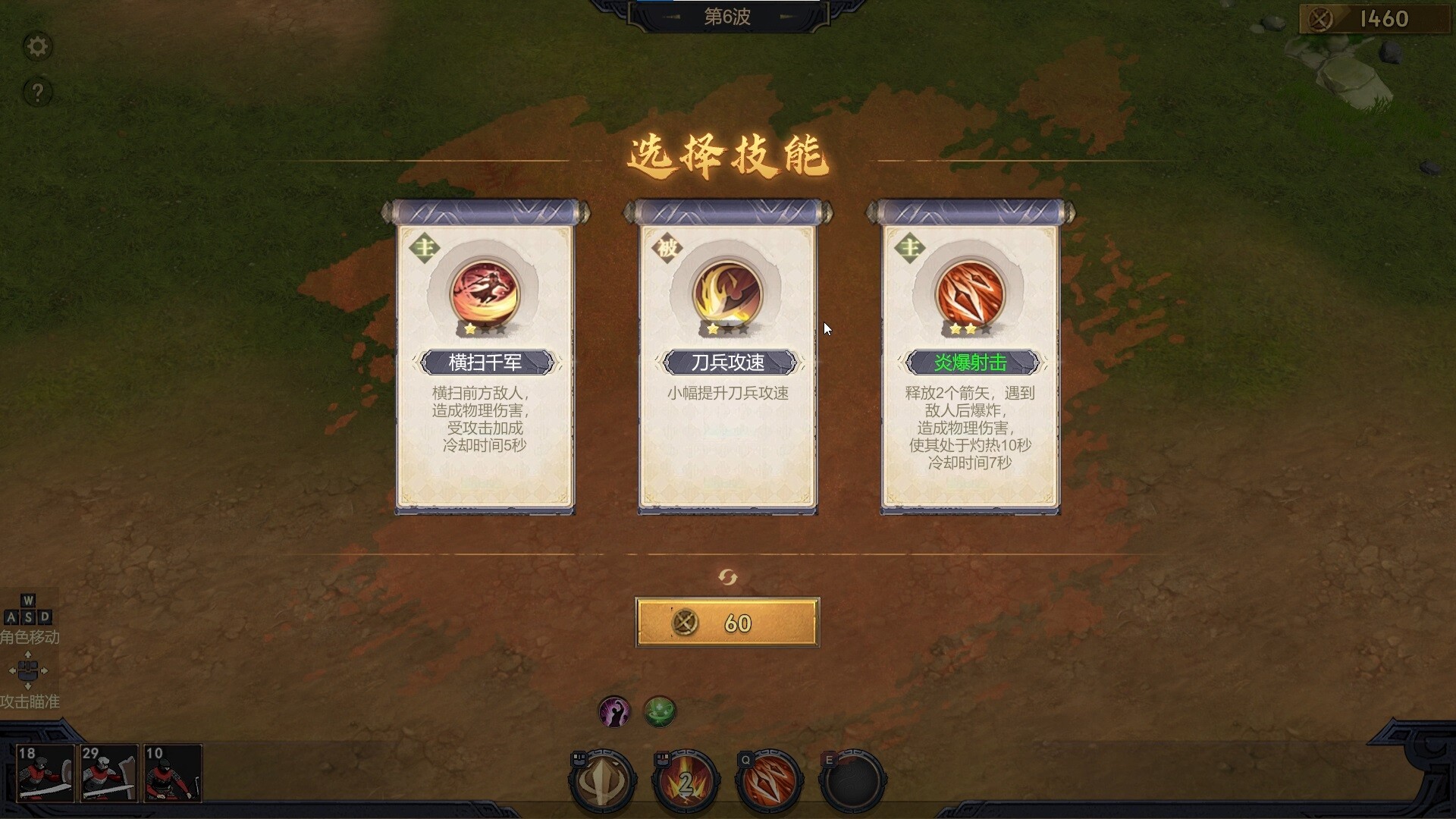
Task: Click the green healing orb icon
Action: (x=660, y=711)
